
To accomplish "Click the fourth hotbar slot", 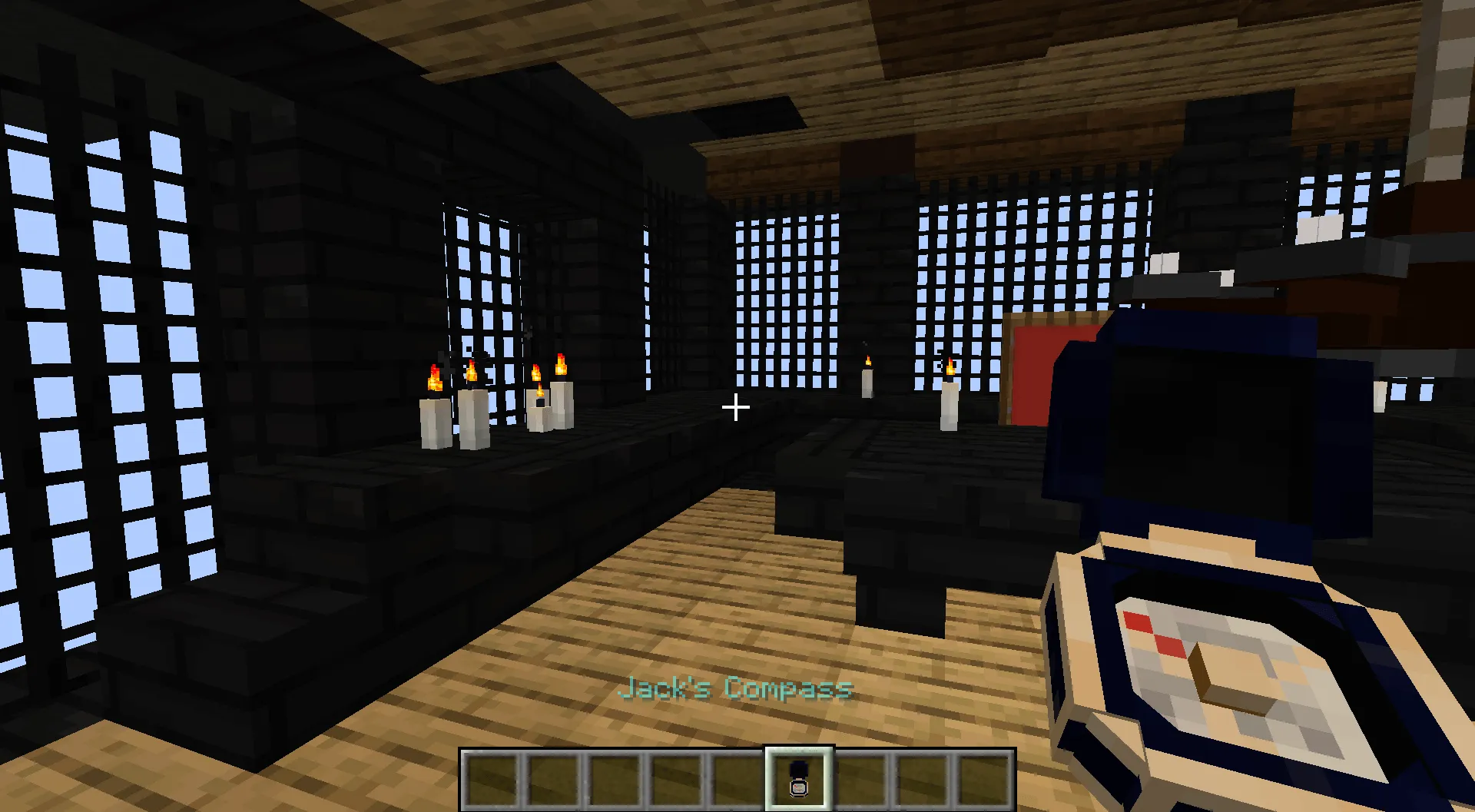I will 675,780.
